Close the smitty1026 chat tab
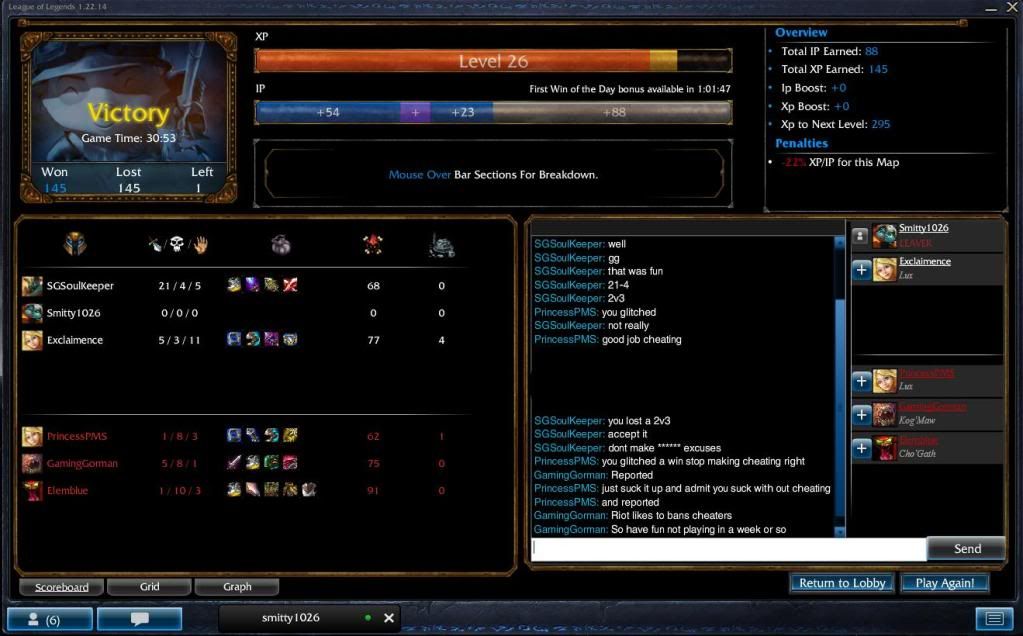Viewport: 1023px width, 636px height. tap(389, 618)
